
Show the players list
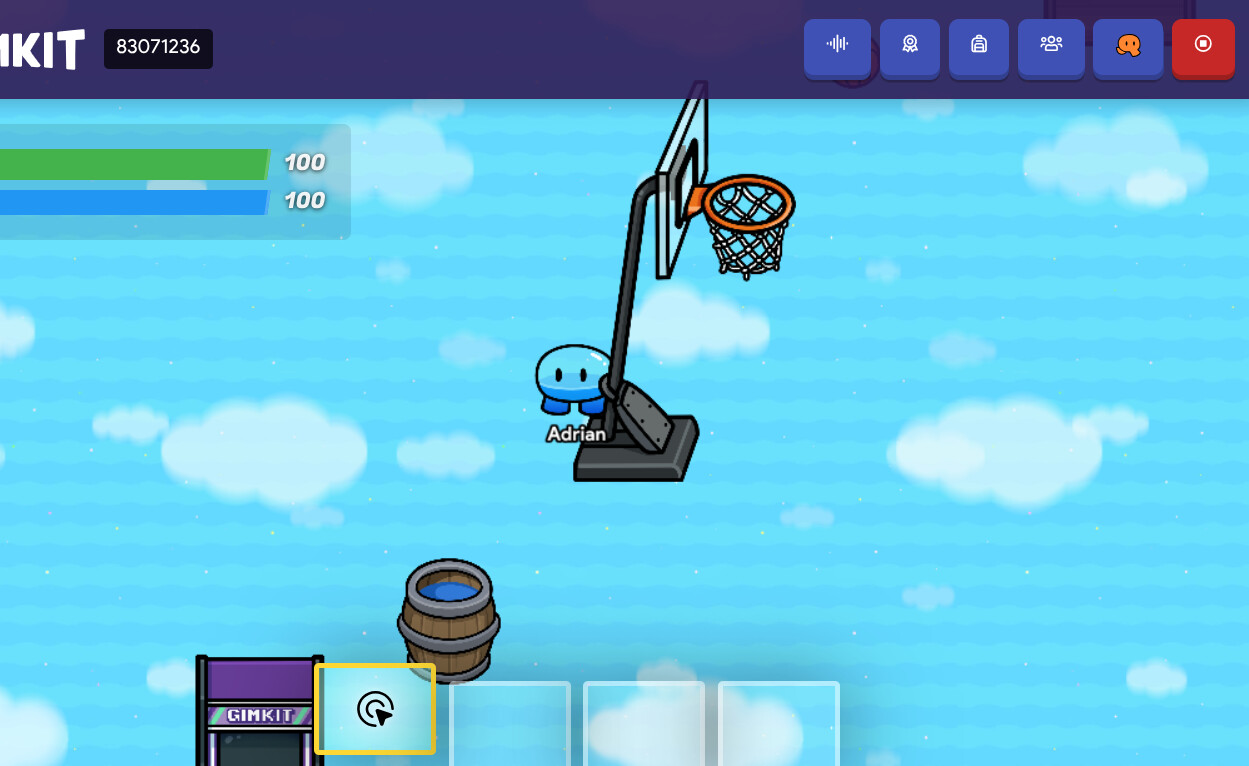(x=1050, y=46)
